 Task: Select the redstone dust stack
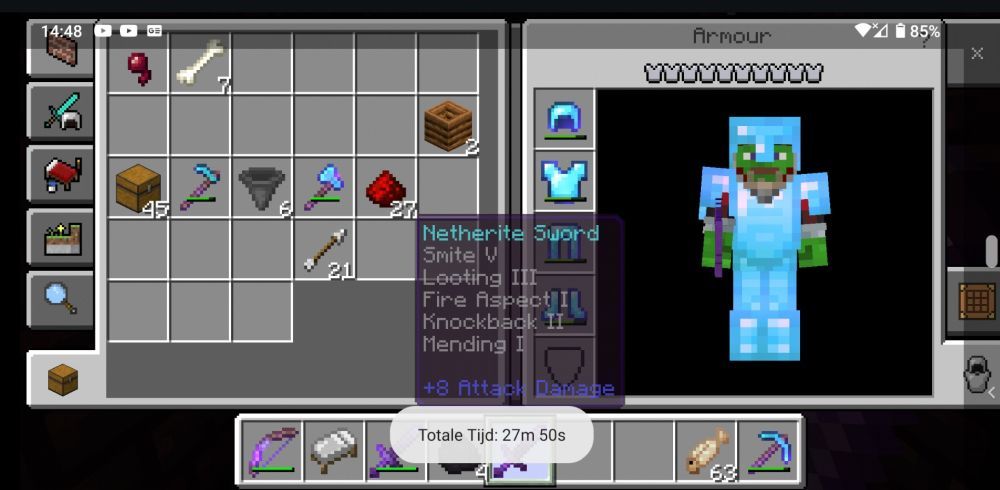pos(387,188)
